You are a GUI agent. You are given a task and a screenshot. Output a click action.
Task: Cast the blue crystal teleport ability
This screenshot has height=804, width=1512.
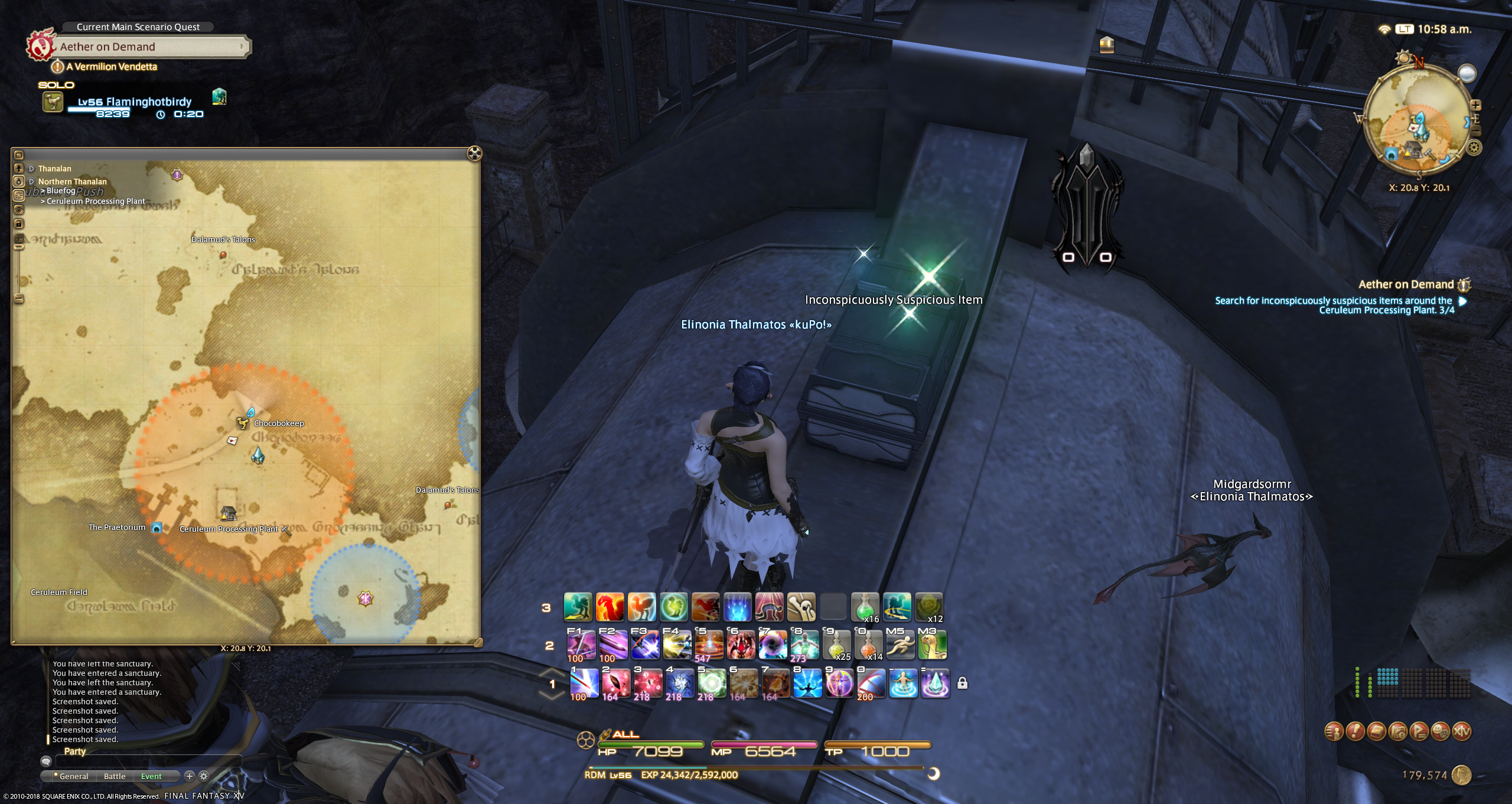pyautogui.click(x=936, y=683)
